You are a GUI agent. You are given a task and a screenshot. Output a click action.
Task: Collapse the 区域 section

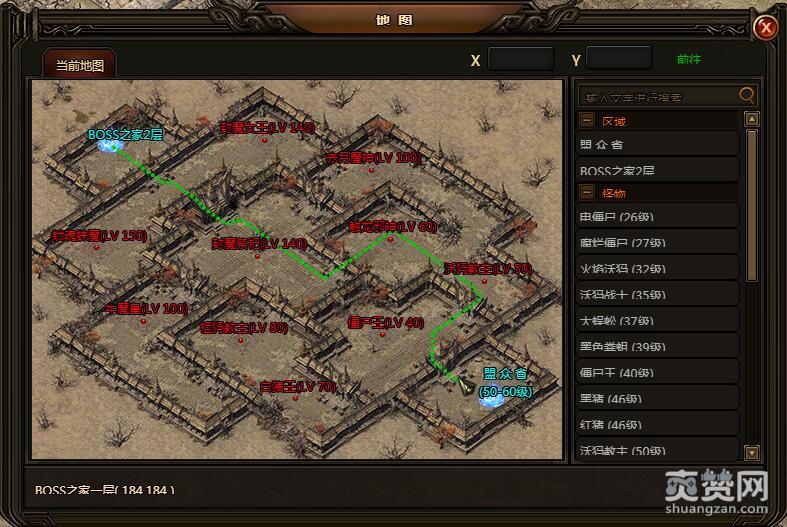tap(587, 120)
